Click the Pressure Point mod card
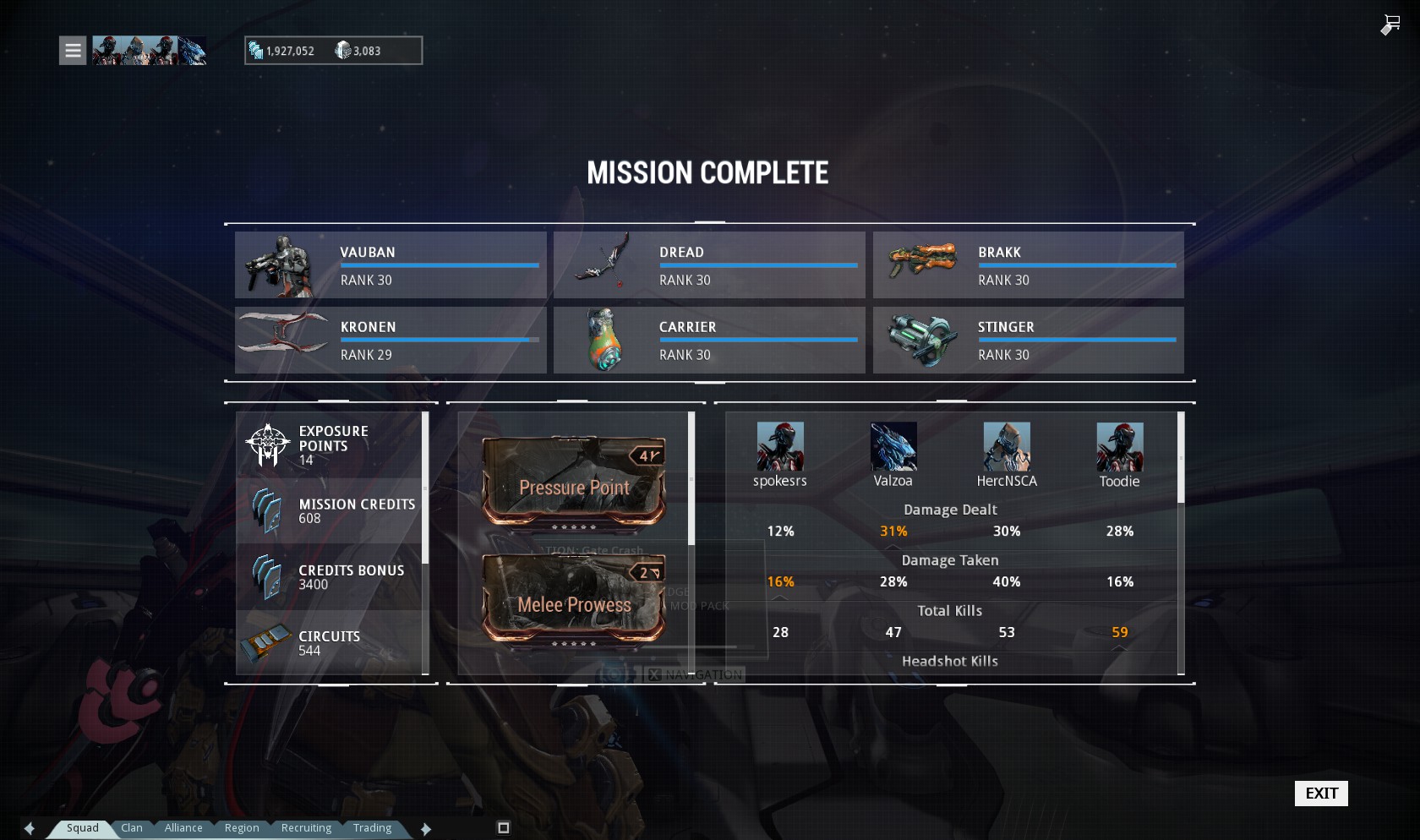This screenshot has height=840, width=1420. coord(574,483)
